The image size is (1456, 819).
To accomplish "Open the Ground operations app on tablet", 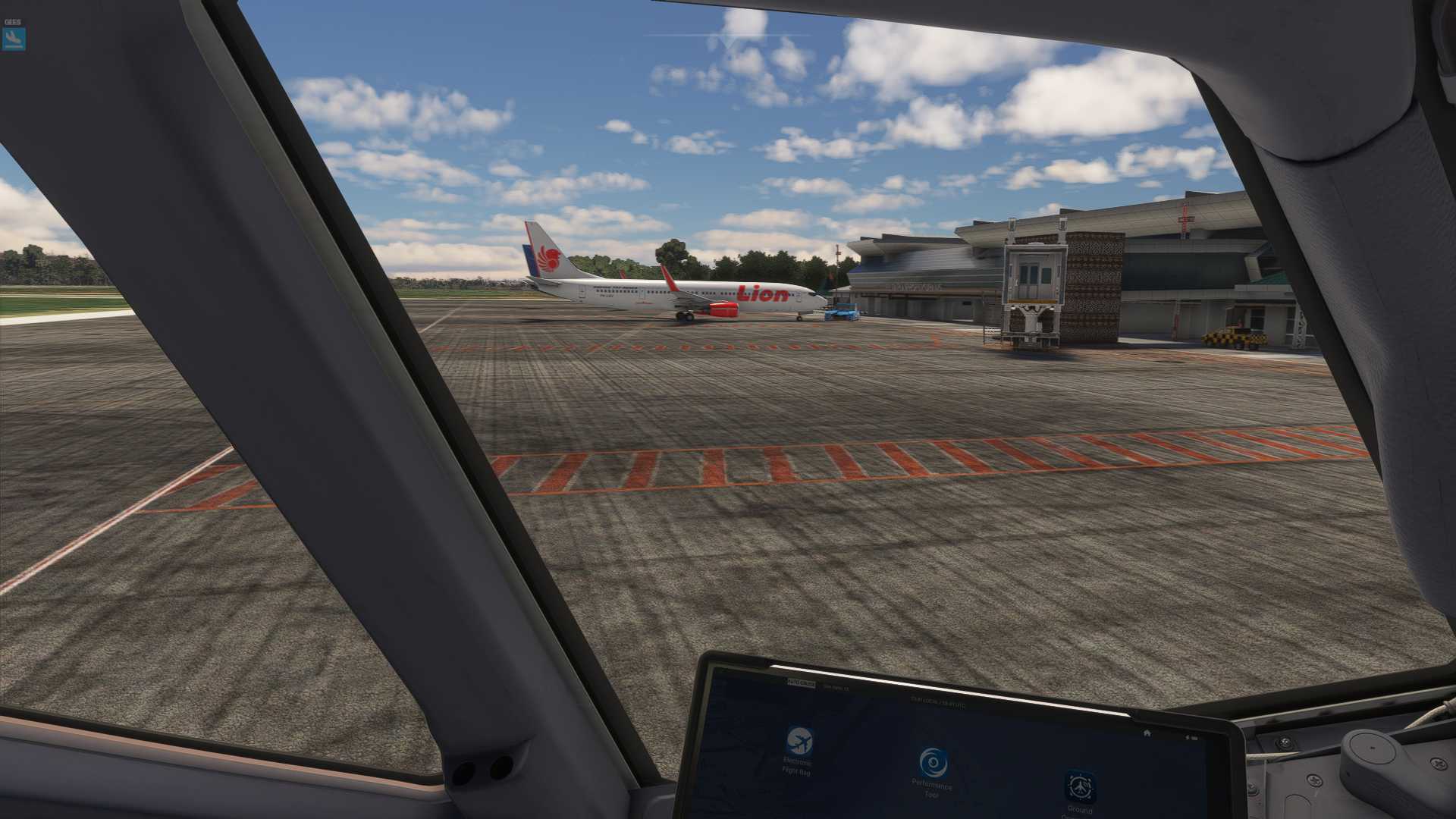I will (x=1080, y=787).
